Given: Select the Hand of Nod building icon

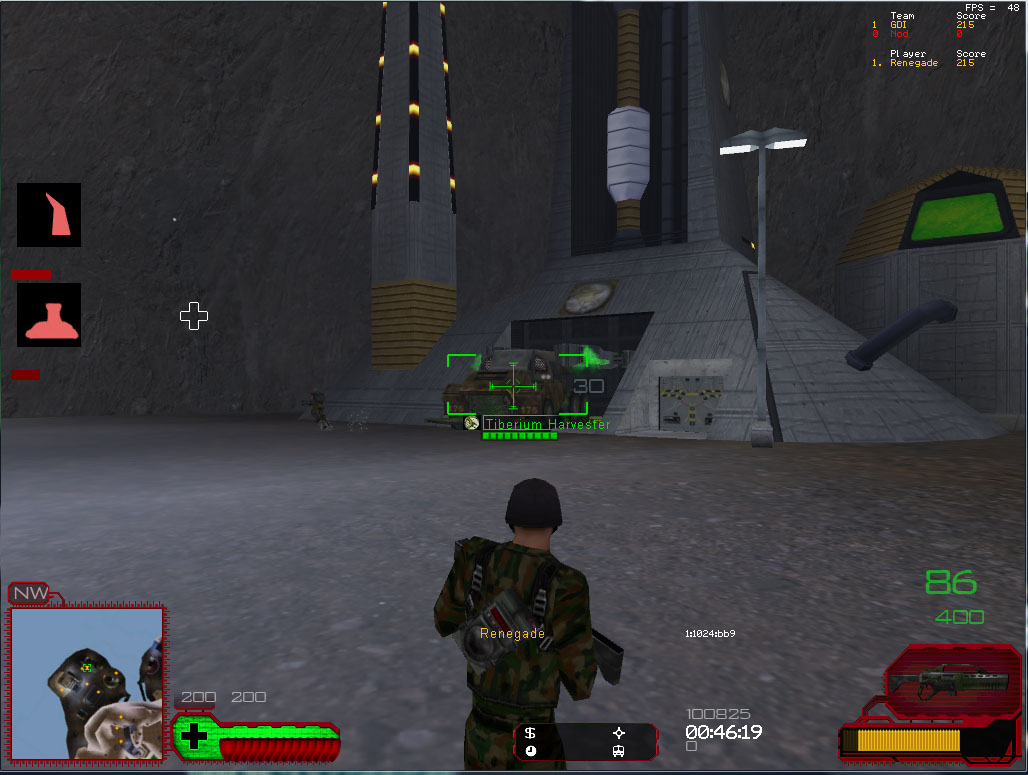Looking at the screenshot, I should pos(49,215).
